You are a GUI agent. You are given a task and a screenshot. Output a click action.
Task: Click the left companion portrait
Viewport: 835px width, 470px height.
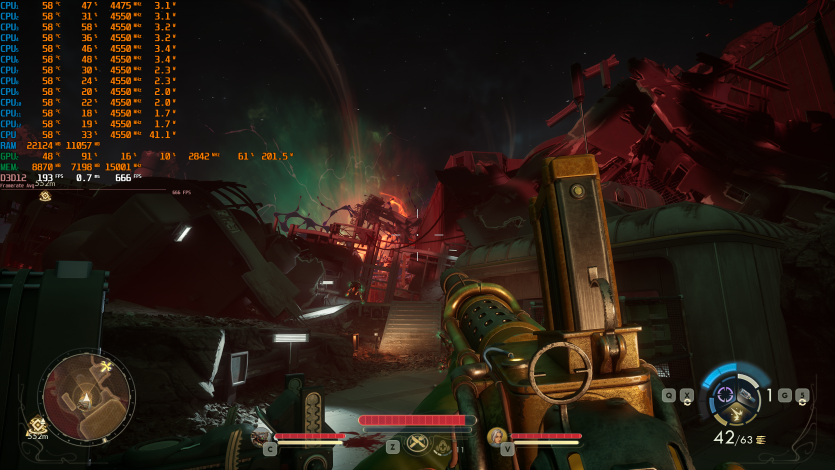[x=259, y=436]
